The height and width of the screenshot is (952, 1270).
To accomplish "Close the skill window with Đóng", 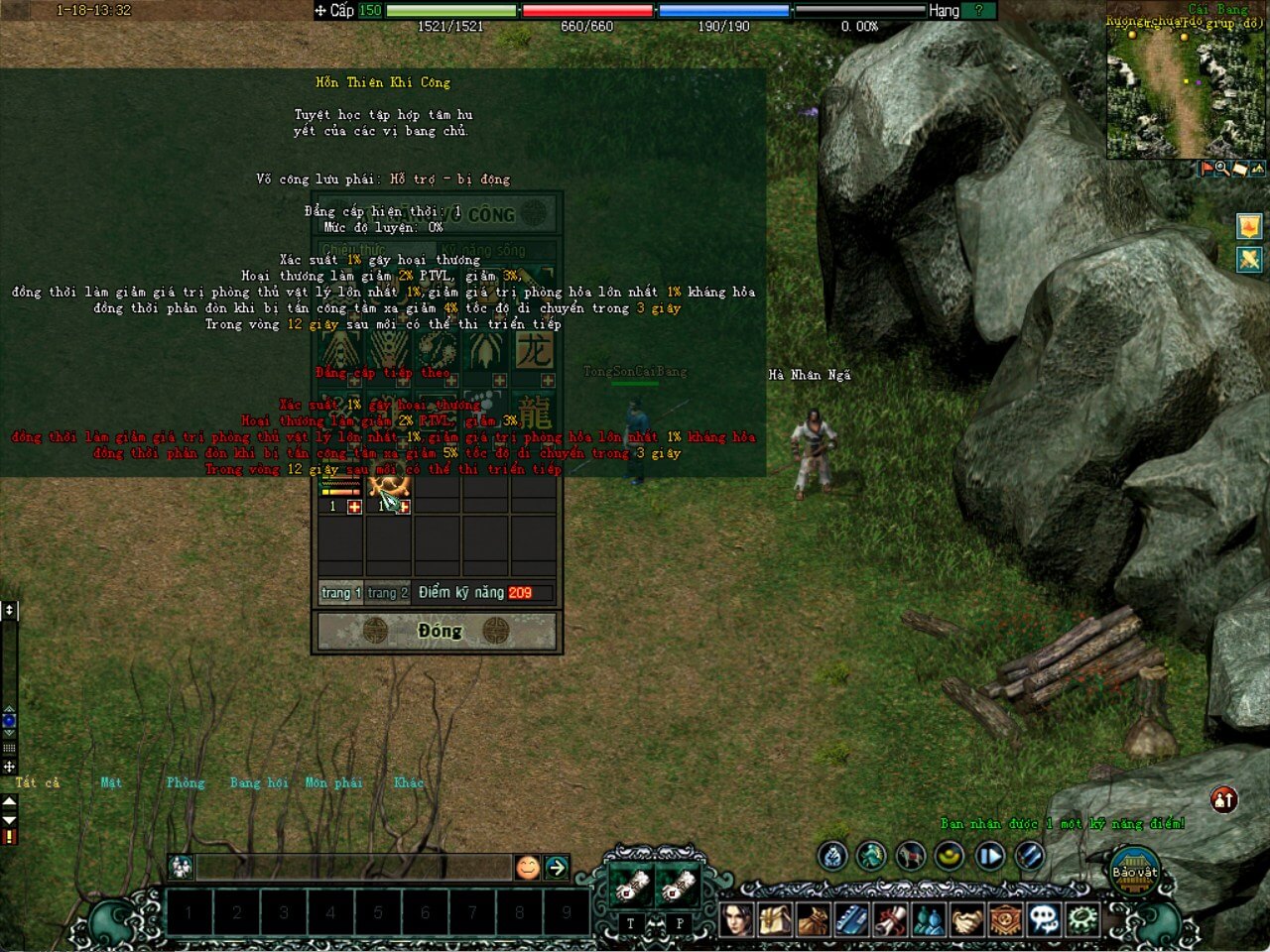I will (438, 631).
